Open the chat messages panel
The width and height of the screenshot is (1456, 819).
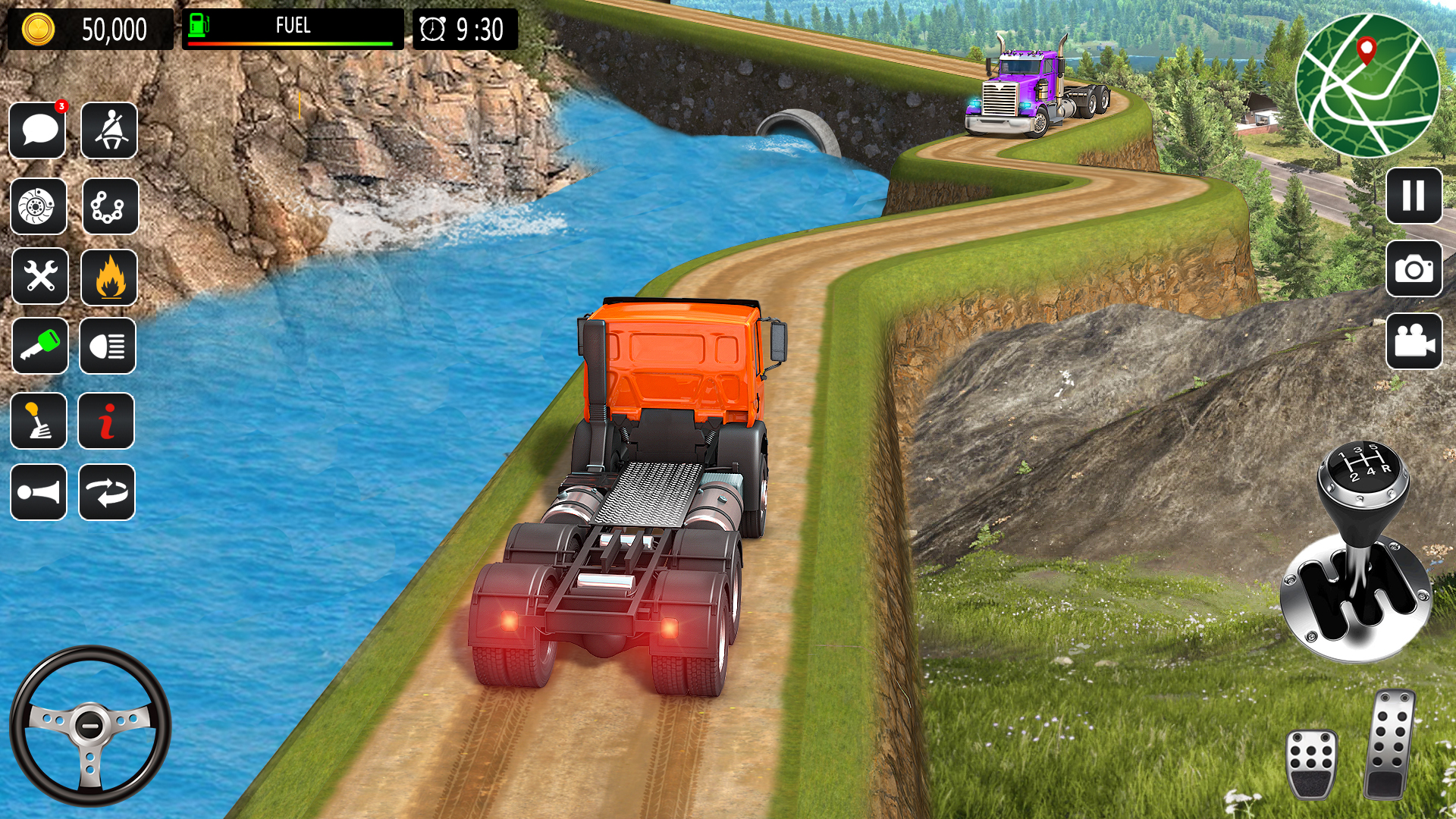pyautogui.click(x=39, y=130)
